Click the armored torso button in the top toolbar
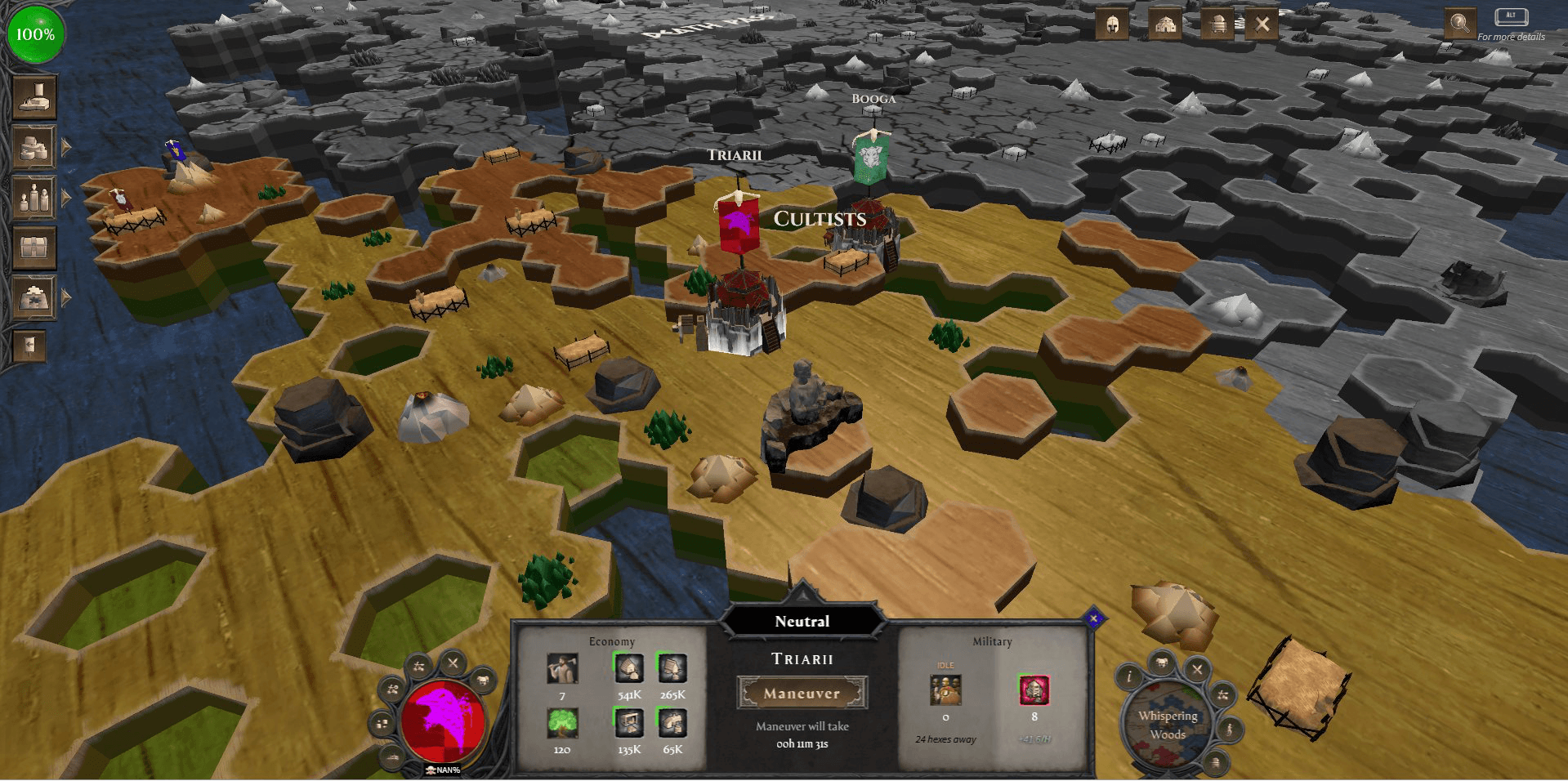This screenshot has height=781, width=1568. [1217, 25]
